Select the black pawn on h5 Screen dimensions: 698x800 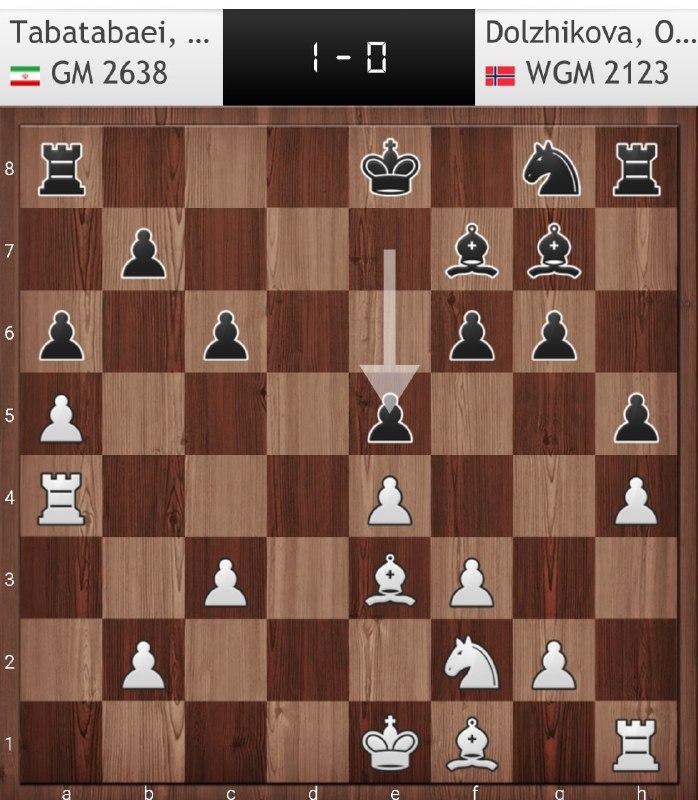coord(637,415)
